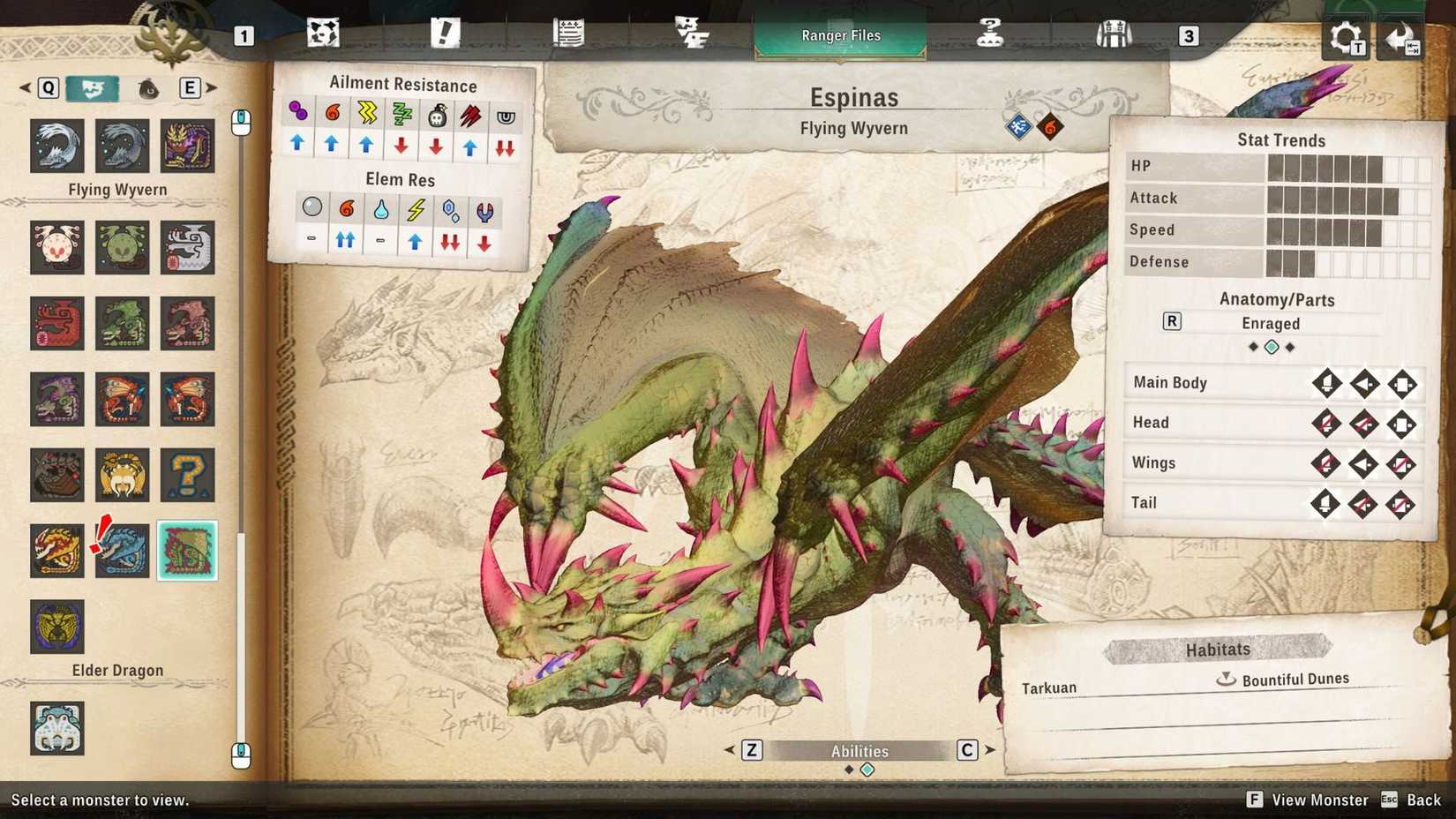Open the settings gear menu
The image size is (1456, 819).
coord(1345,37)
